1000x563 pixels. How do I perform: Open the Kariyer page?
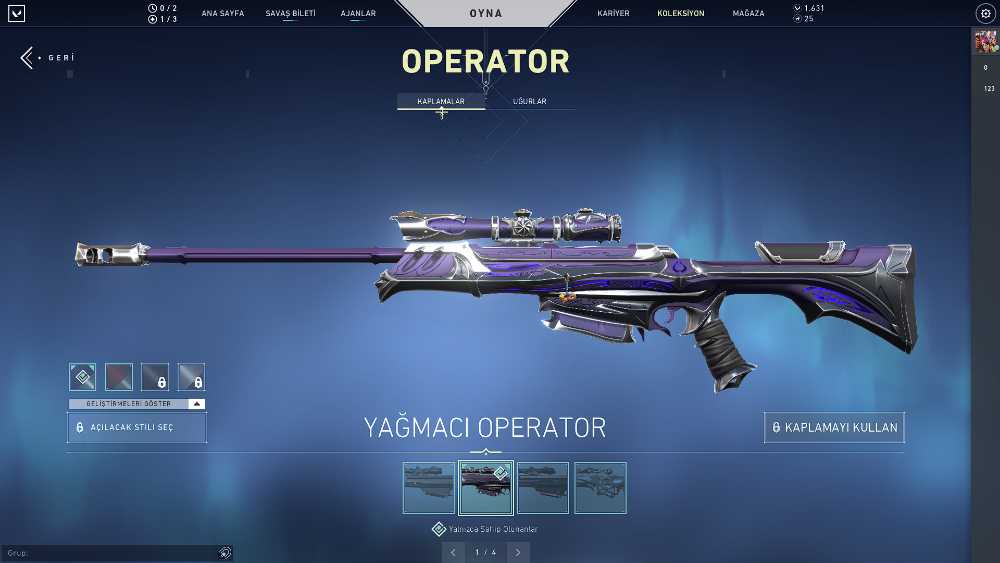(613, 14)
